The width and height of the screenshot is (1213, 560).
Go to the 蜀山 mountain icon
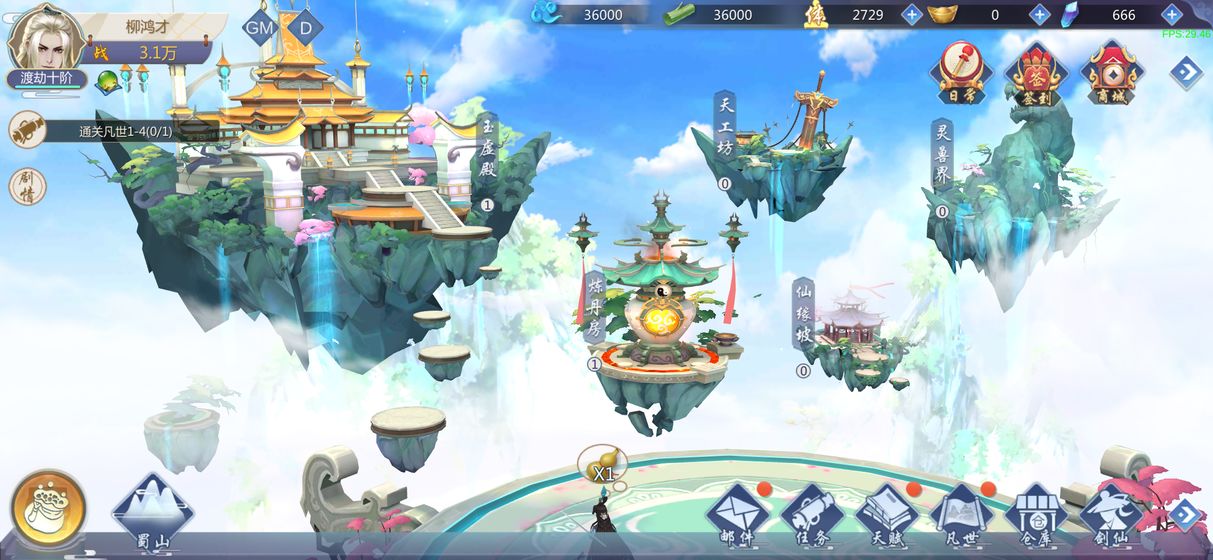coord(152,512)
